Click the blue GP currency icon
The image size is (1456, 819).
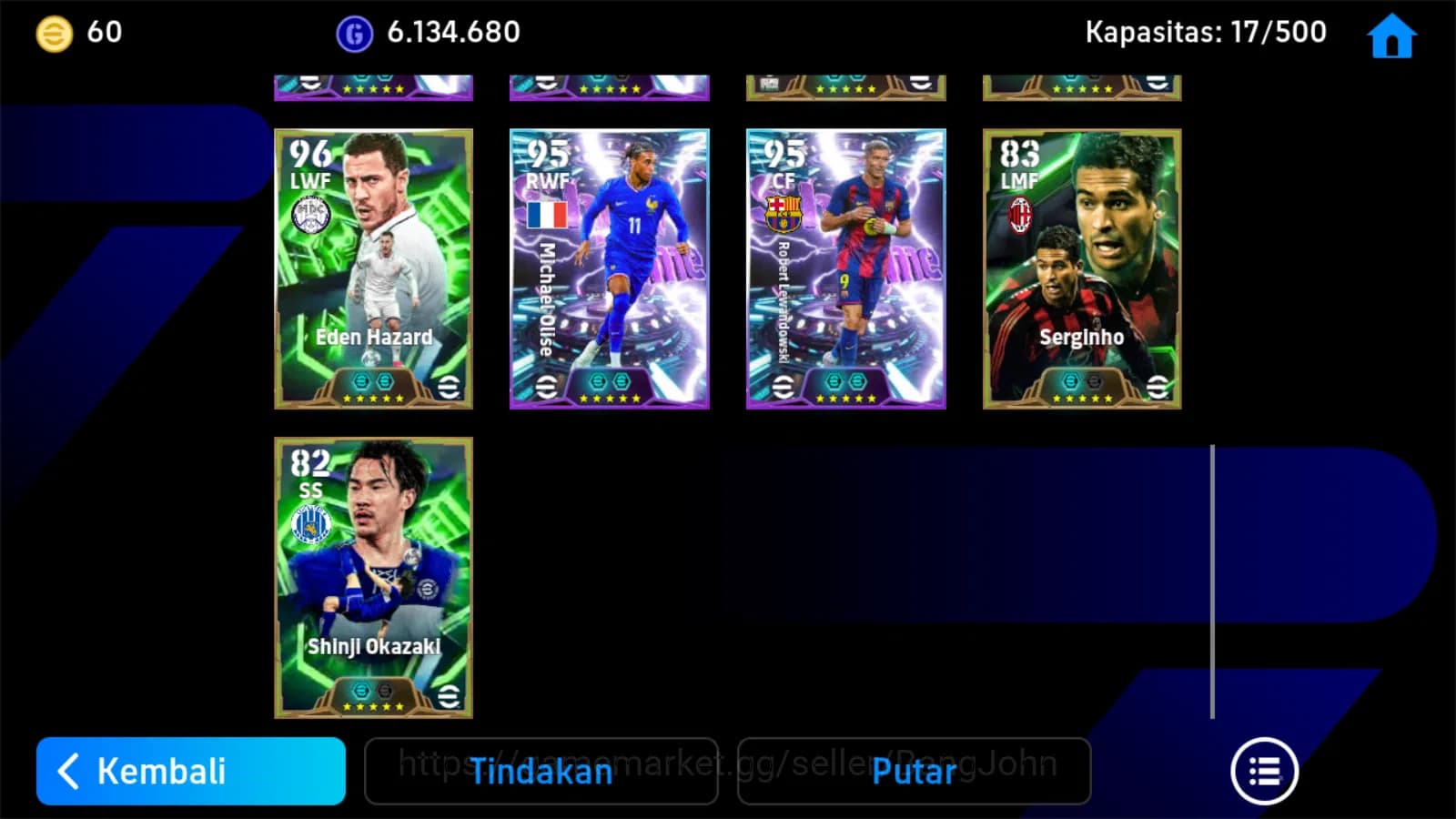[355, 32]
